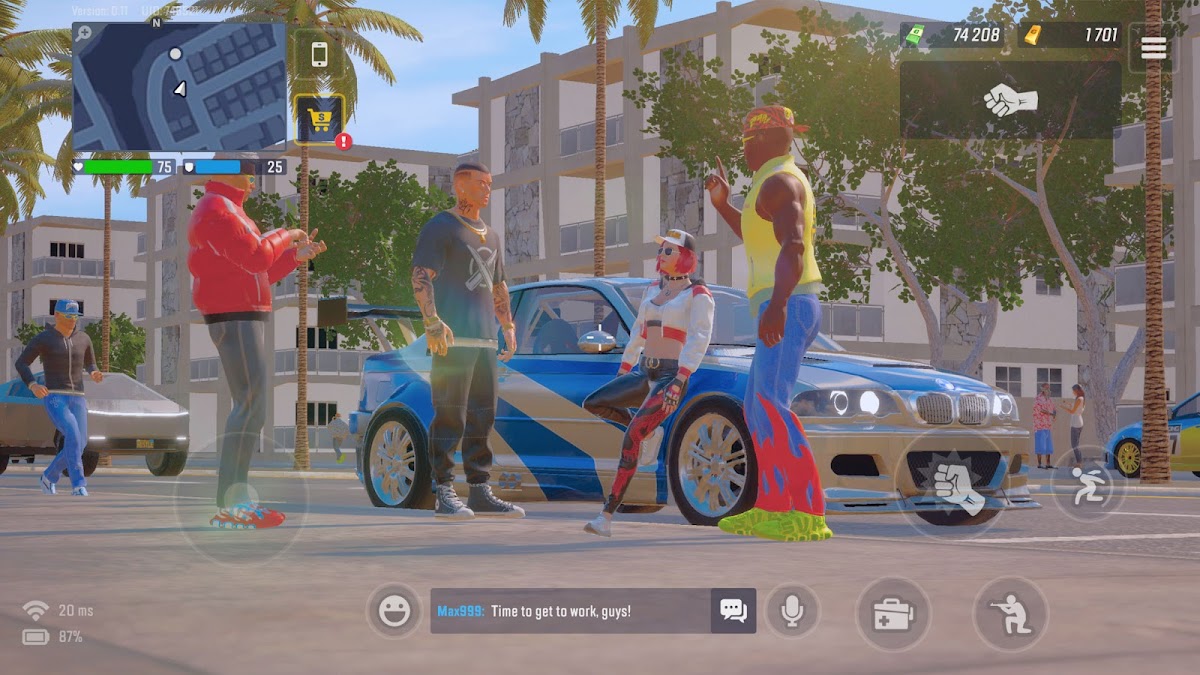Viewport: 1200px width, 675px height.
Task: Open the shop cart icon
Action: click(319, 119)
